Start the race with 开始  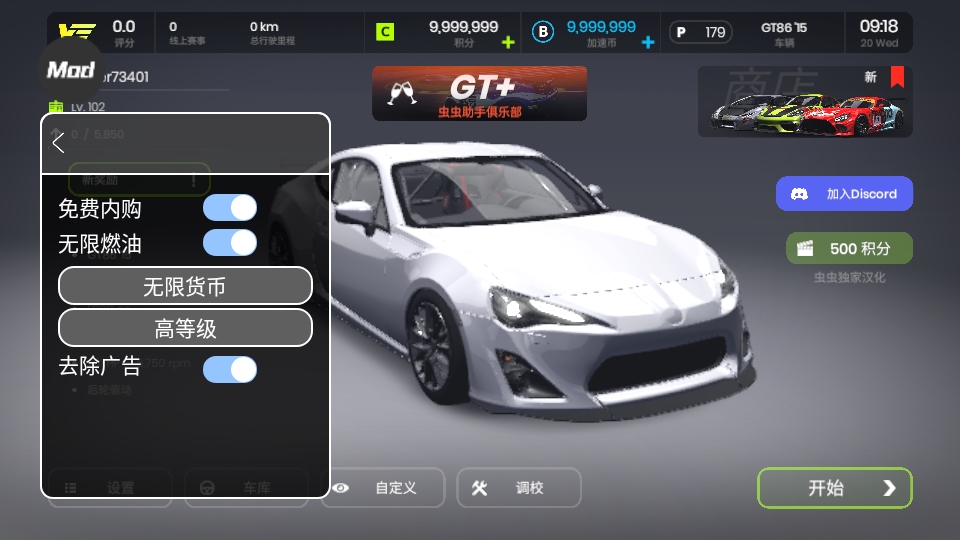[x=834, y=488]
